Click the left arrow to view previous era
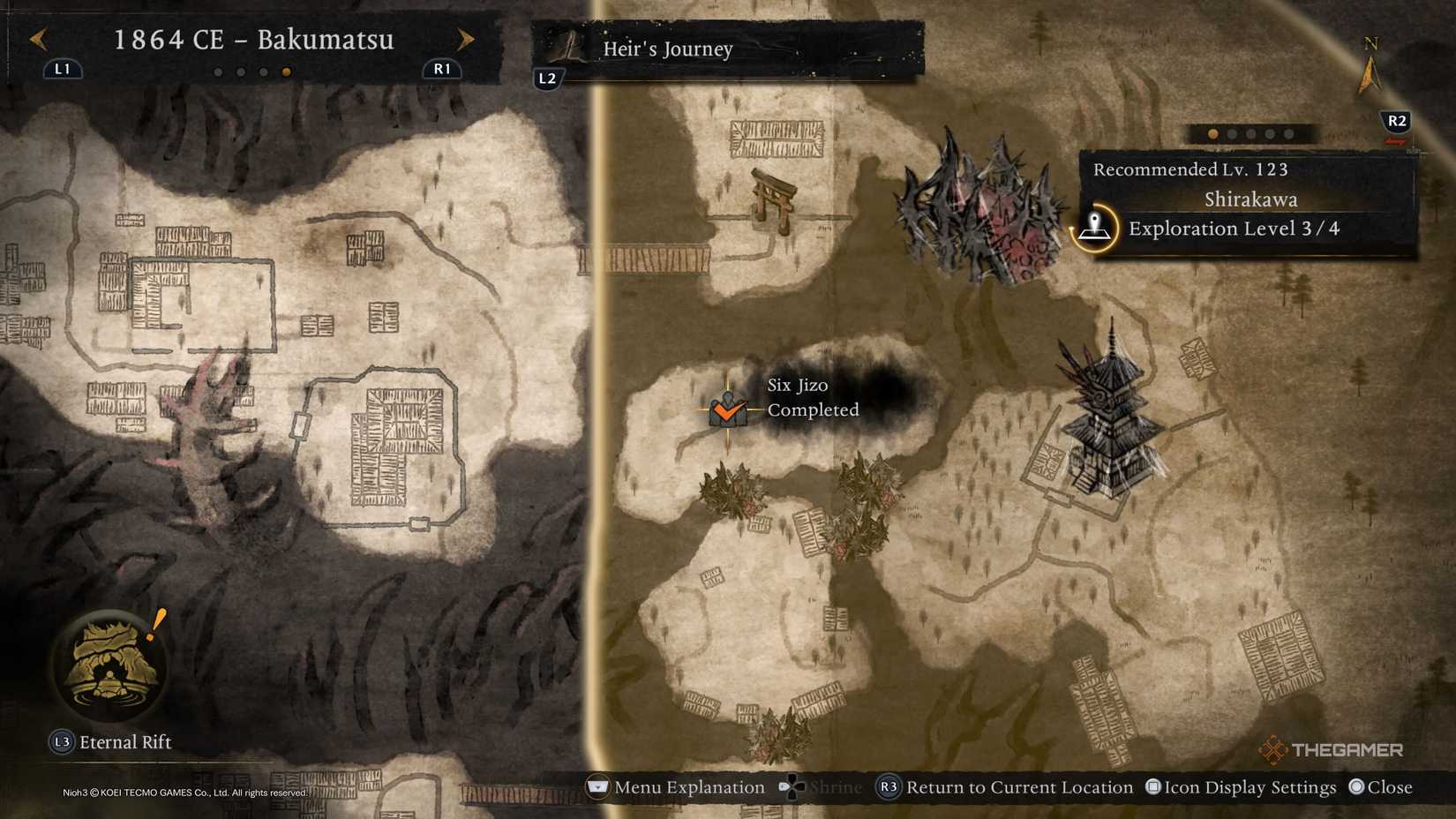The width and height of the screenshot is (1456, 819). (x=37, y=39)
